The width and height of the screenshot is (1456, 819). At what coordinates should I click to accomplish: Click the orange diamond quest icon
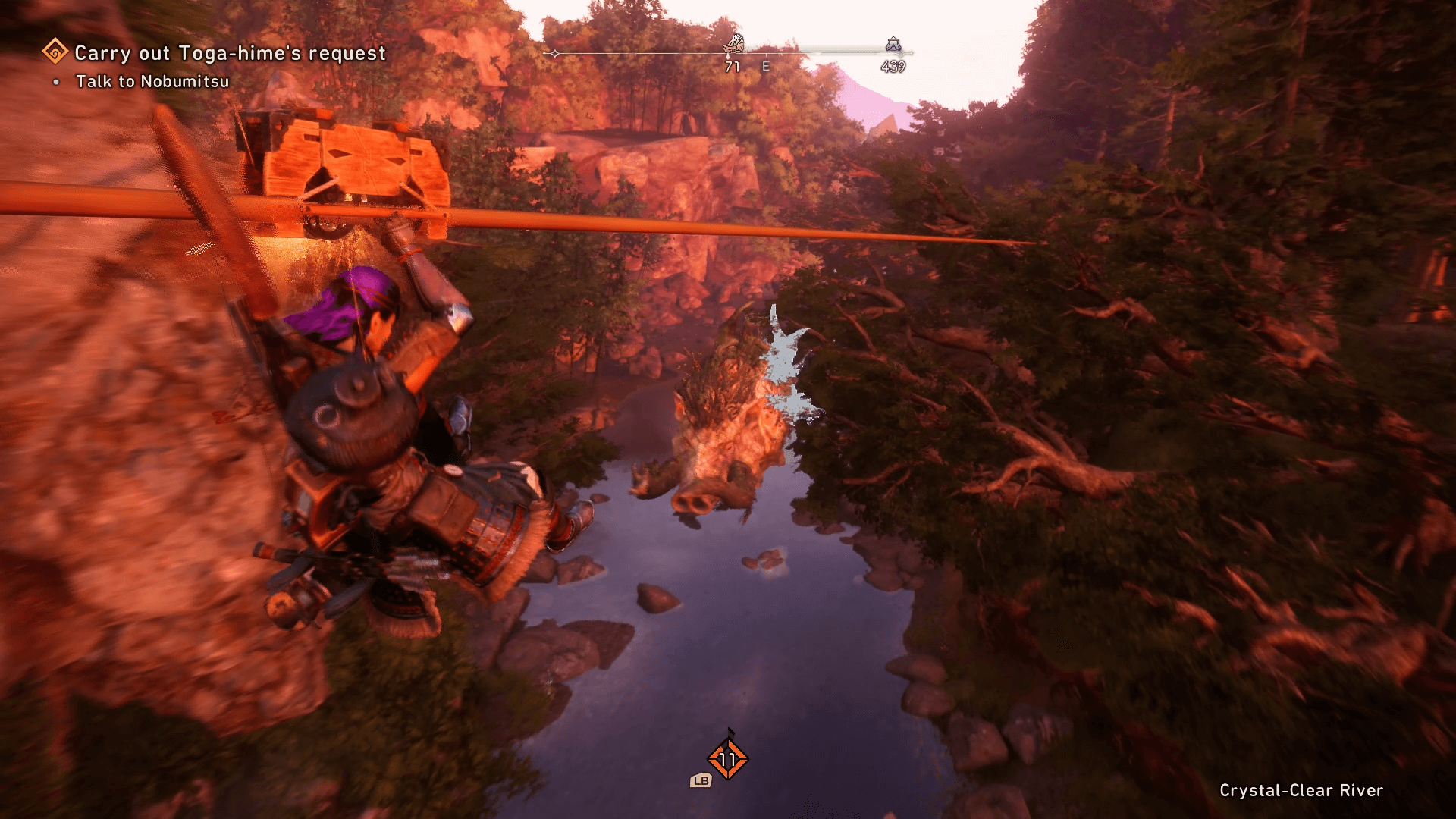pos(55,52)
